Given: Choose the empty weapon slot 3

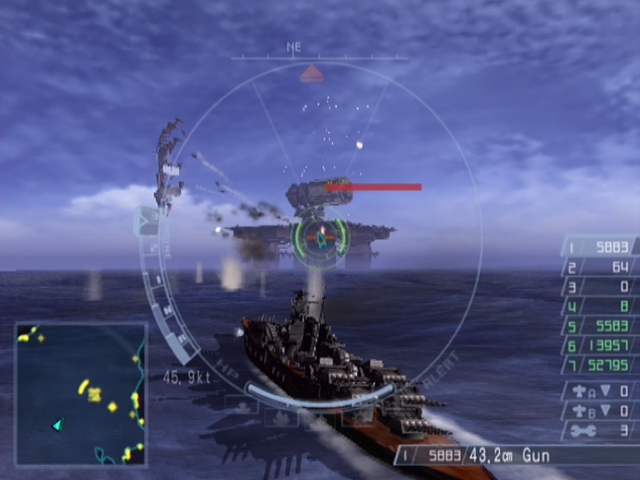Looking at the screenshot, I should tap(600, 287).
